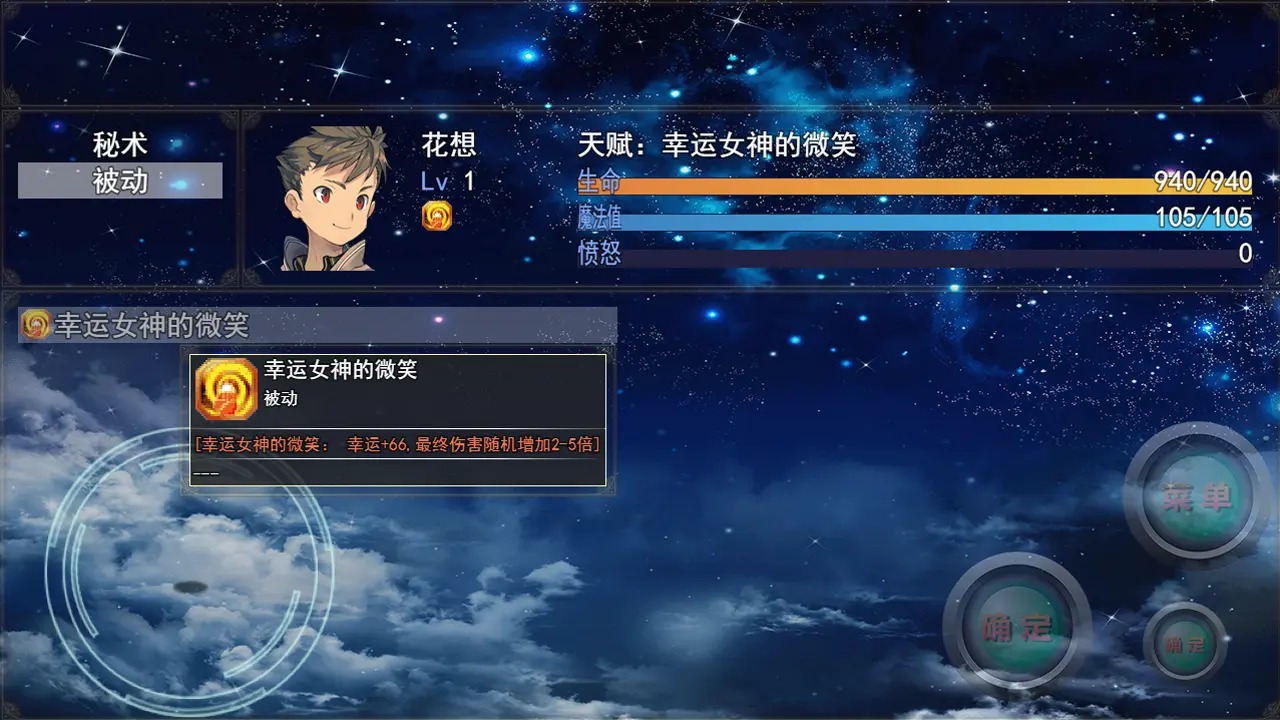
Task: Click the 生命 health bar showing 940/940
Action: pyautogui.click(x=900, y=186)
